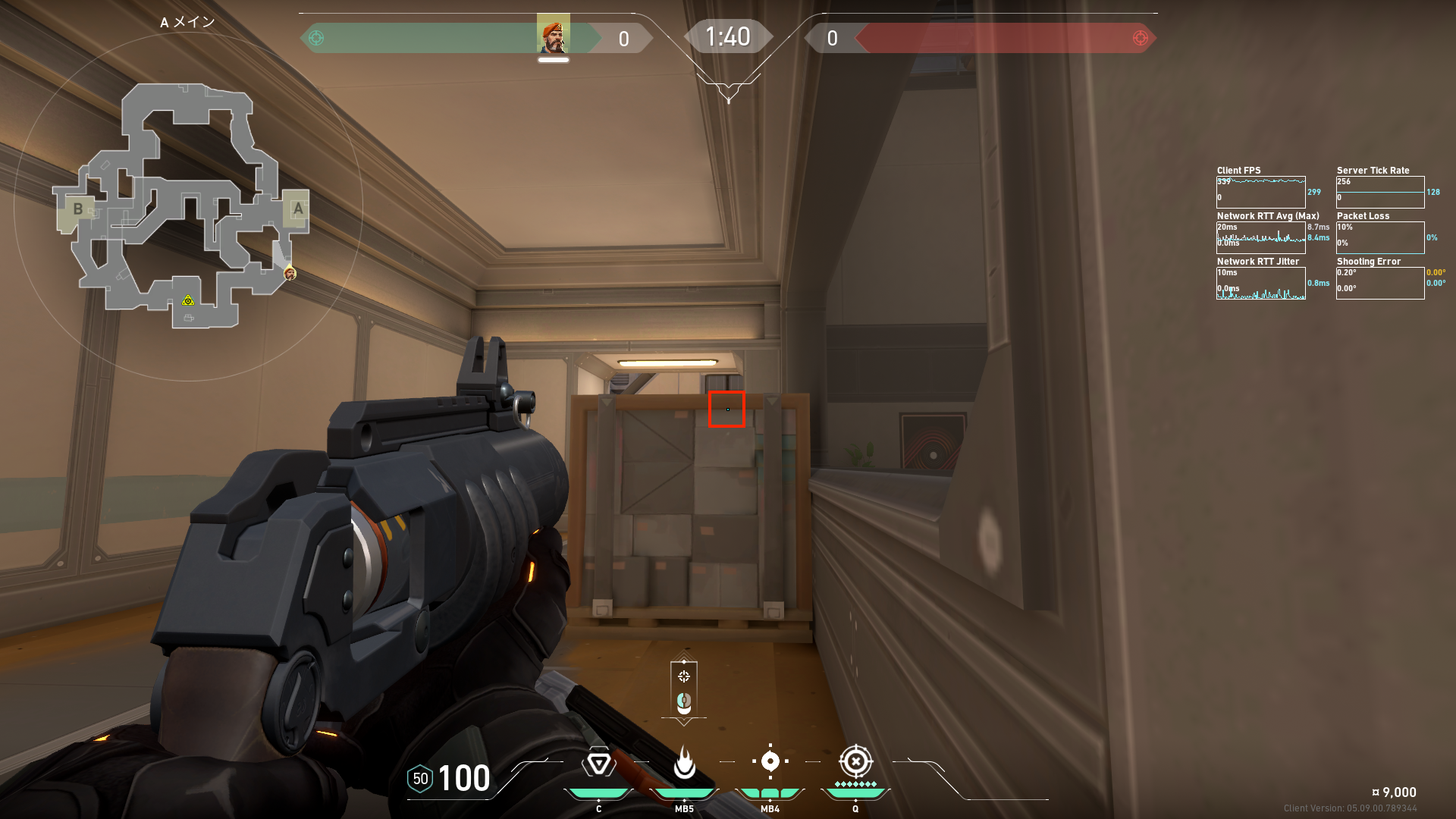Select the yellow spike marker on minimap
The height and width of the screenshot is (819, 1456).
click(188, 301)
